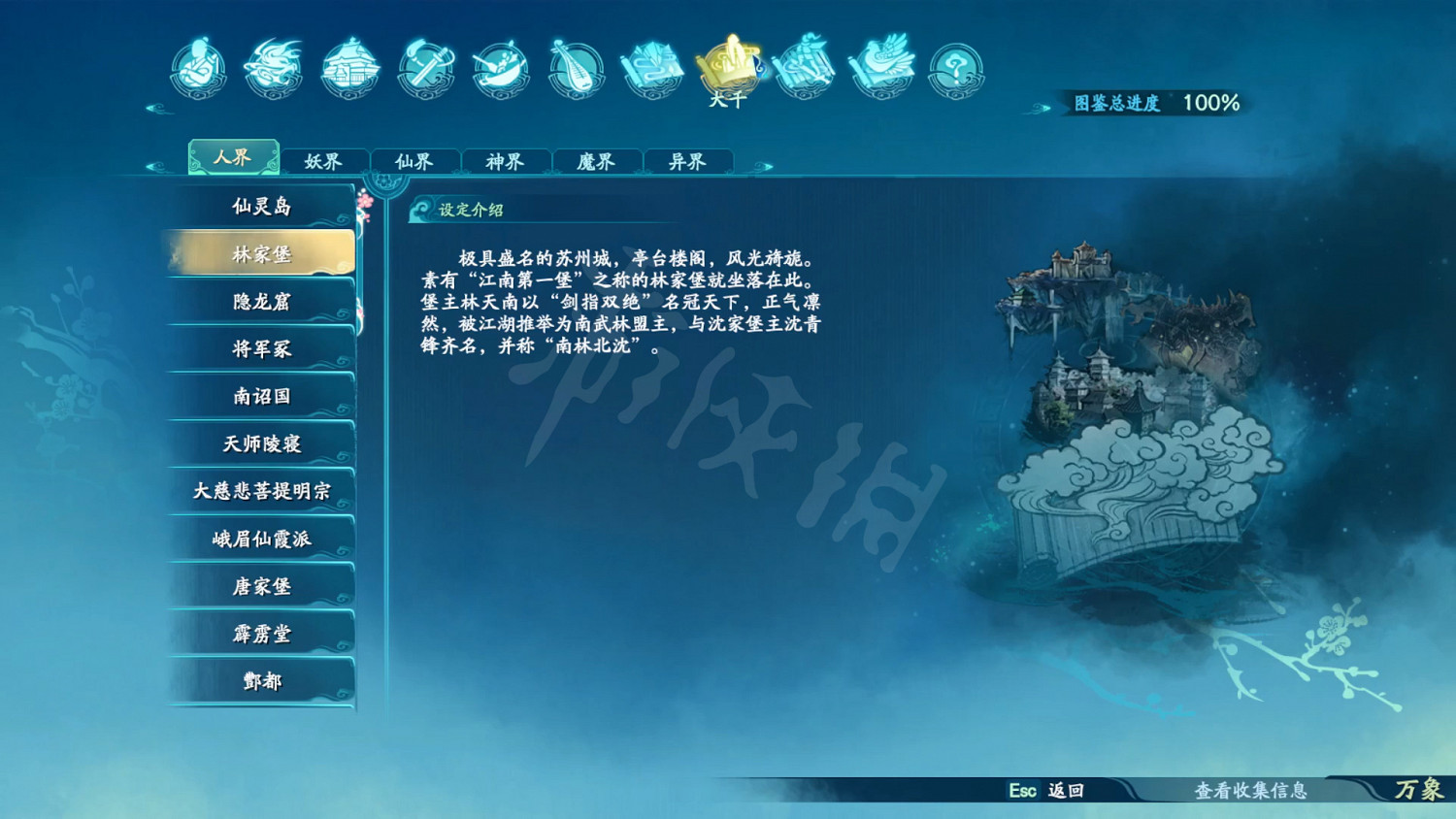Image resolution: width=1456 pixels, height=819 pixels.
Task: Switch to the 仙界 tab
Action: click(415, 161)
